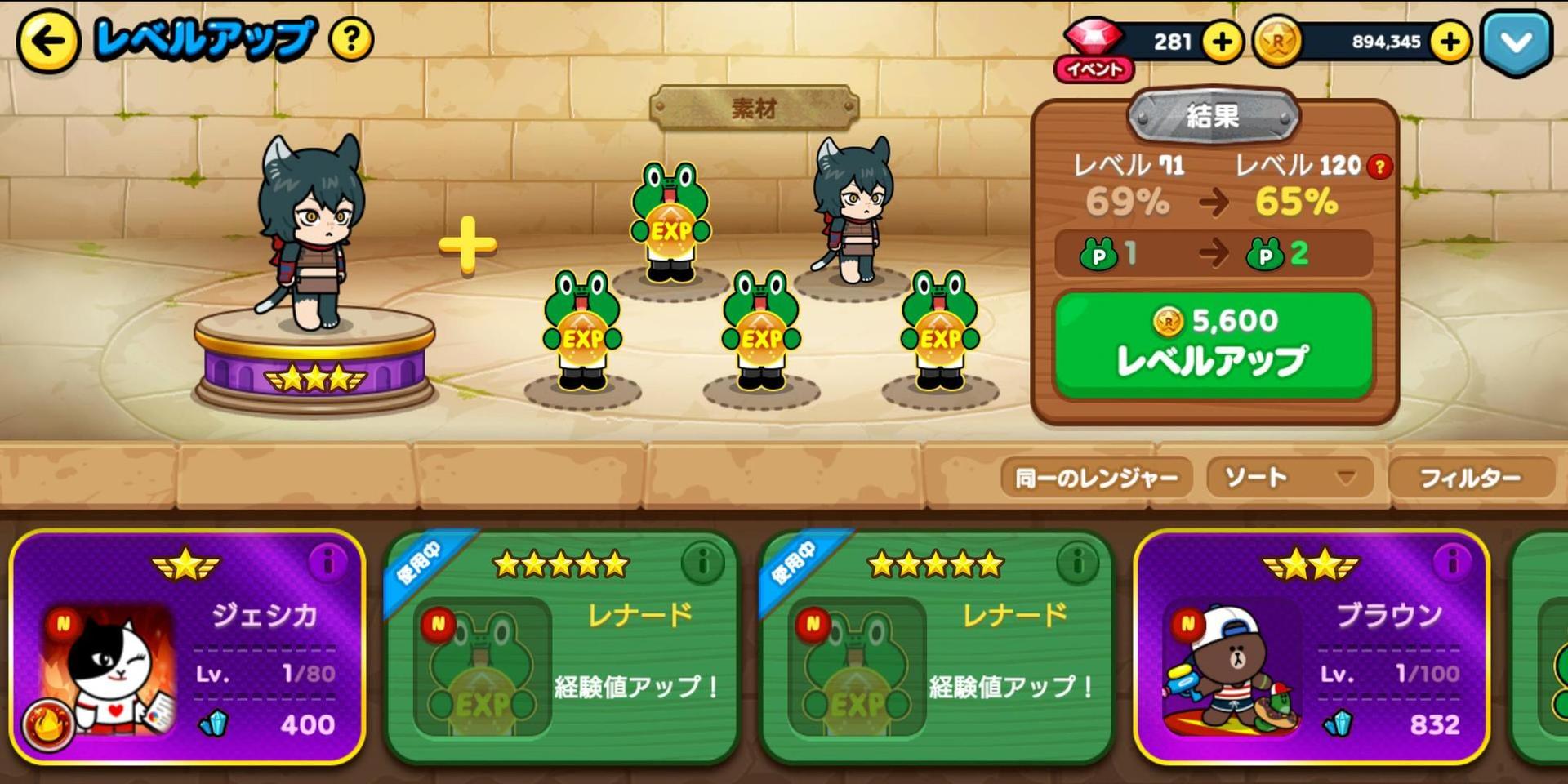The height and width of the screenshot is (784, 1568).
Task: Show info for the ジェシカ card
Action: (328, 563)
